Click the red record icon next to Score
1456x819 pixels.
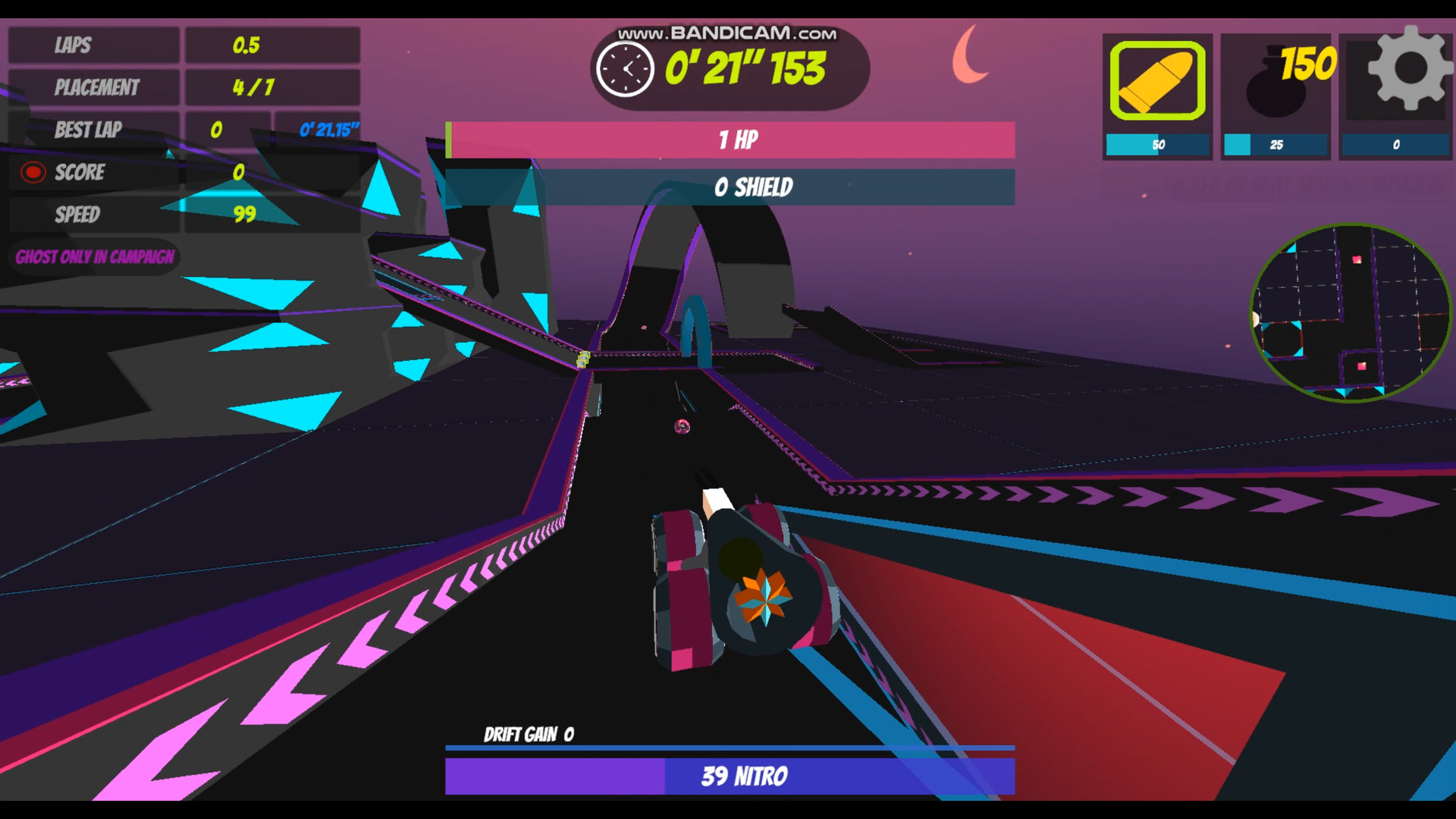pyautogui.click(x=32, y=172)
